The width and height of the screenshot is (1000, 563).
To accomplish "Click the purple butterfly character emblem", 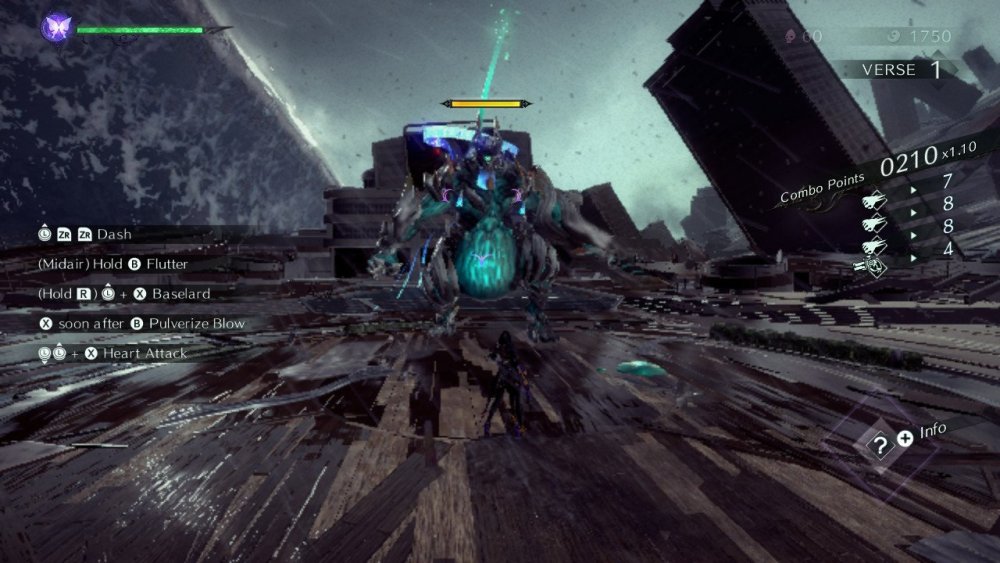I will pyautogui.click(x=55, y=27).
